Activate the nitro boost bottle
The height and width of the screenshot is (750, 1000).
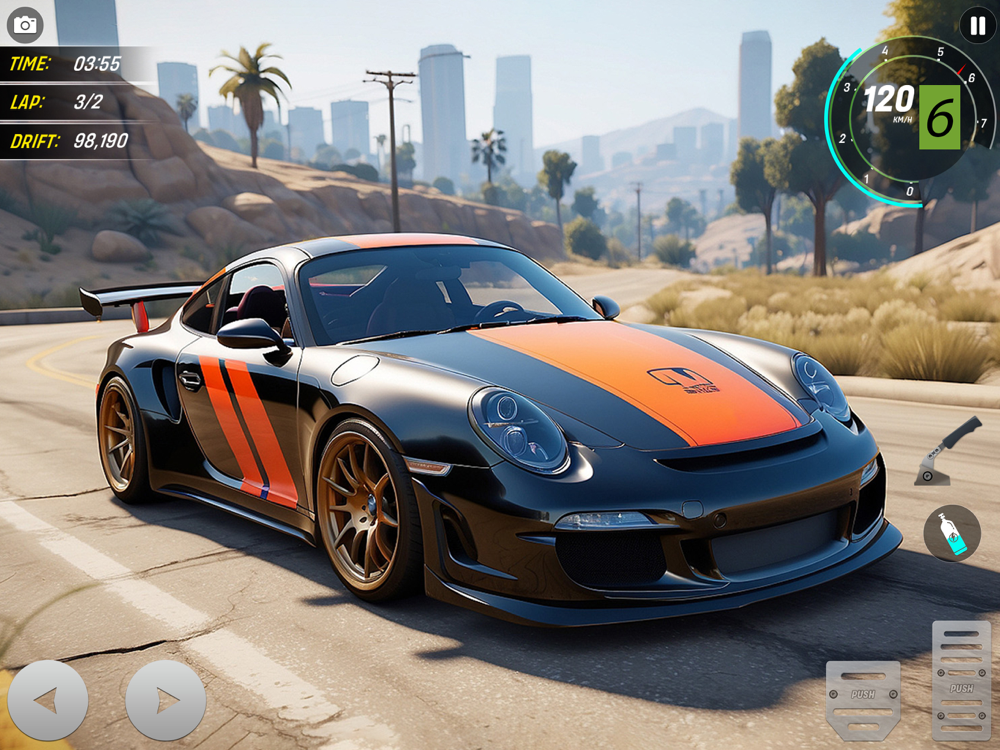point(951,533)
